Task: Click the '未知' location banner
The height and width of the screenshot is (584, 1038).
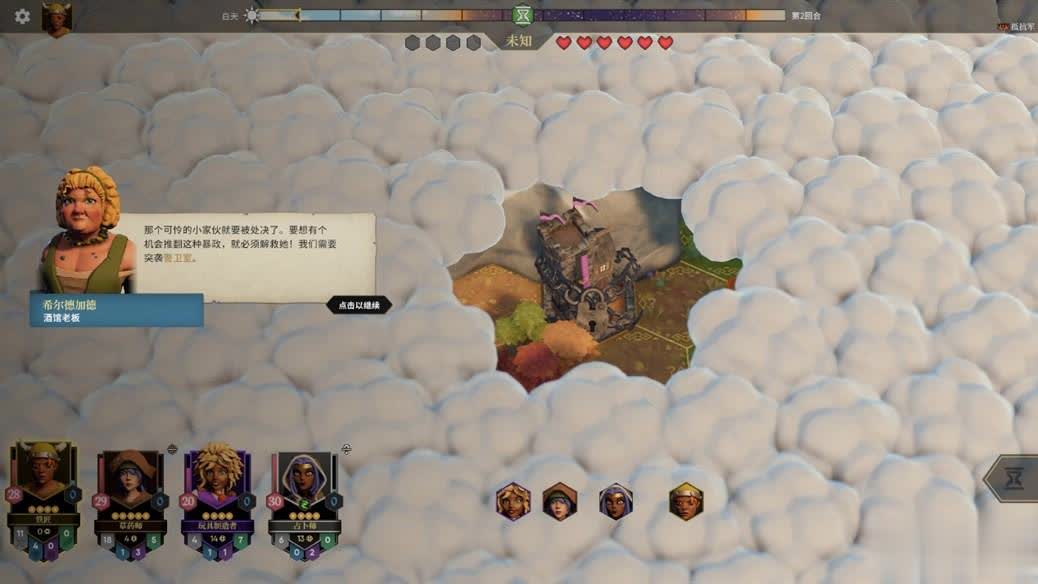Action: coord(519,42)
